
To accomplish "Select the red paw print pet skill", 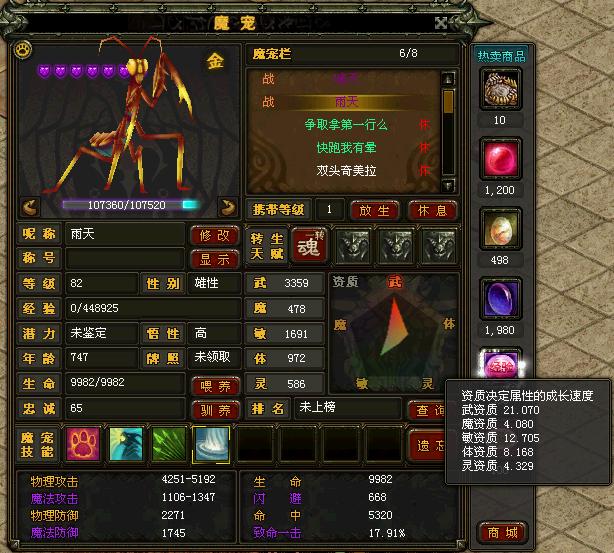I will click(x=83, y=444).
